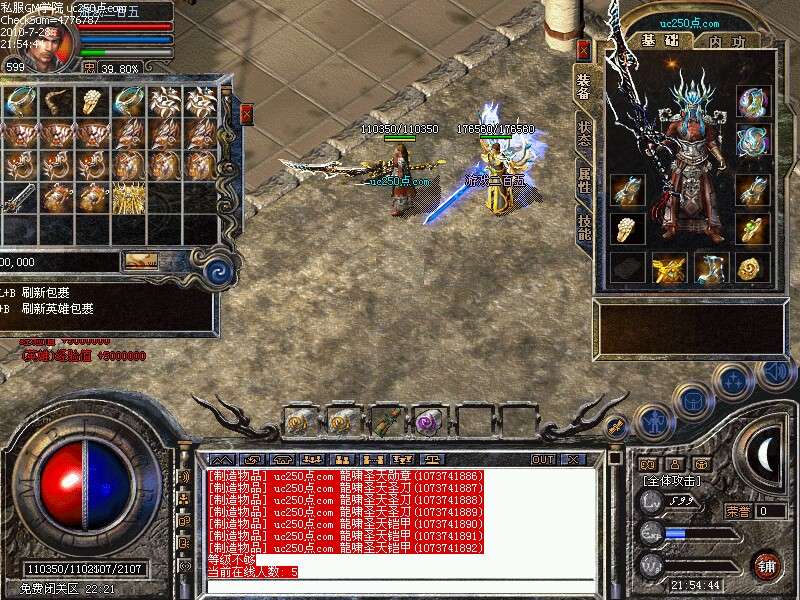Click the OUT button above chat
The width and height of the screenshot is (800, 600).
point(543,460)
